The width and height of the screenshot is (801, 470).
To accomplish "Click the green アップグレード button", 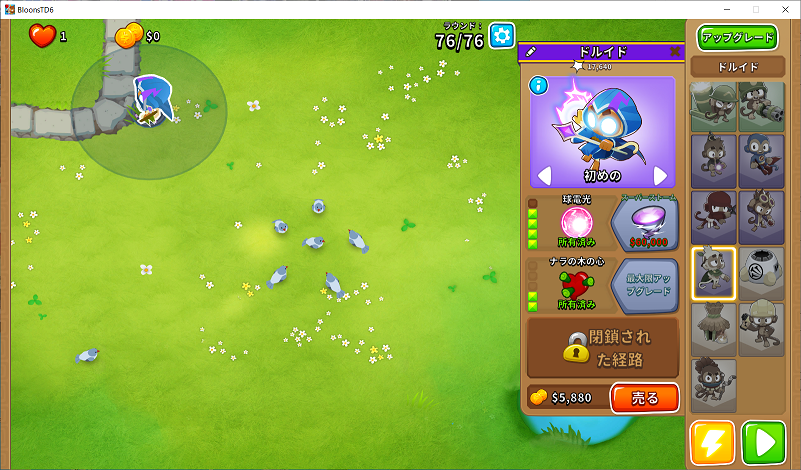I will (738, 38).
